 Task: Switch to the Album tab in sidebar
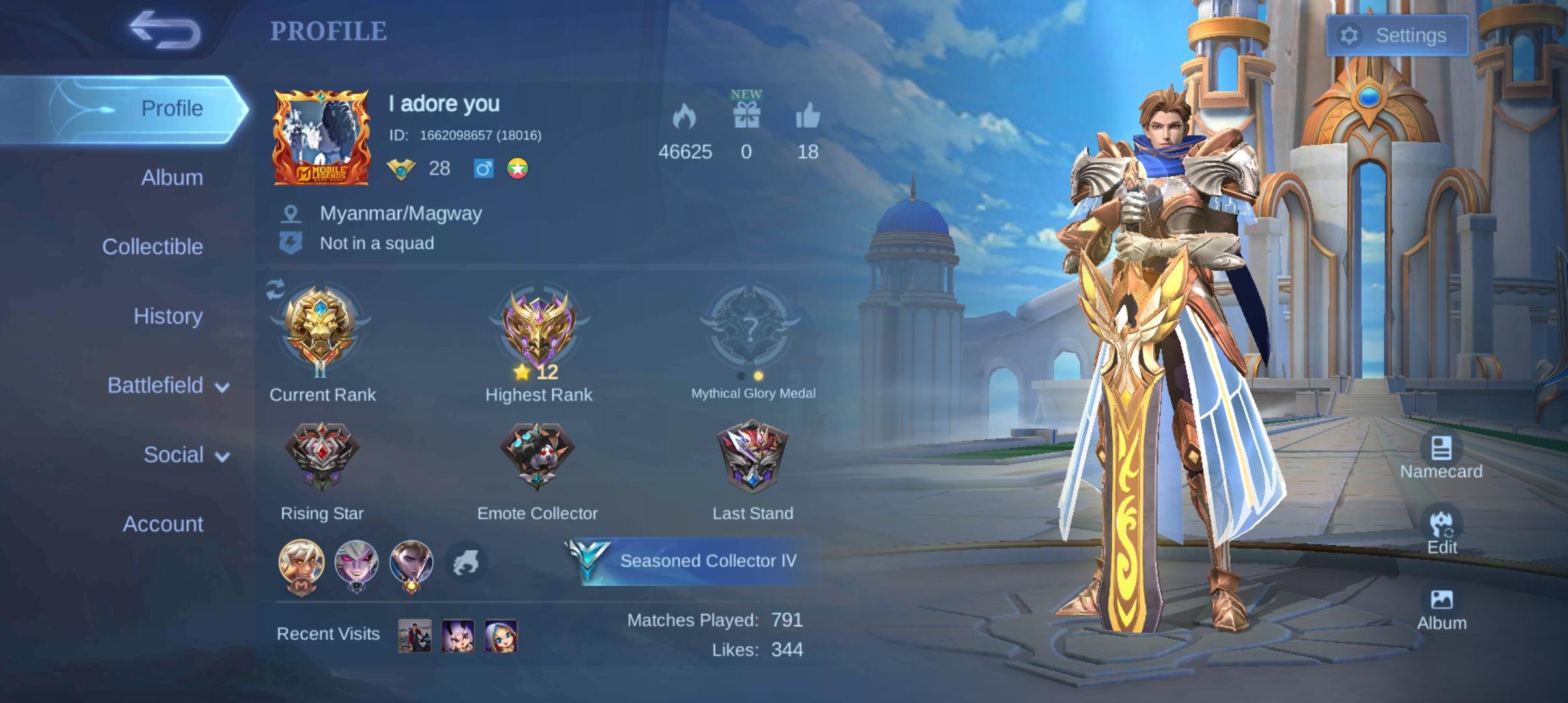172,178
